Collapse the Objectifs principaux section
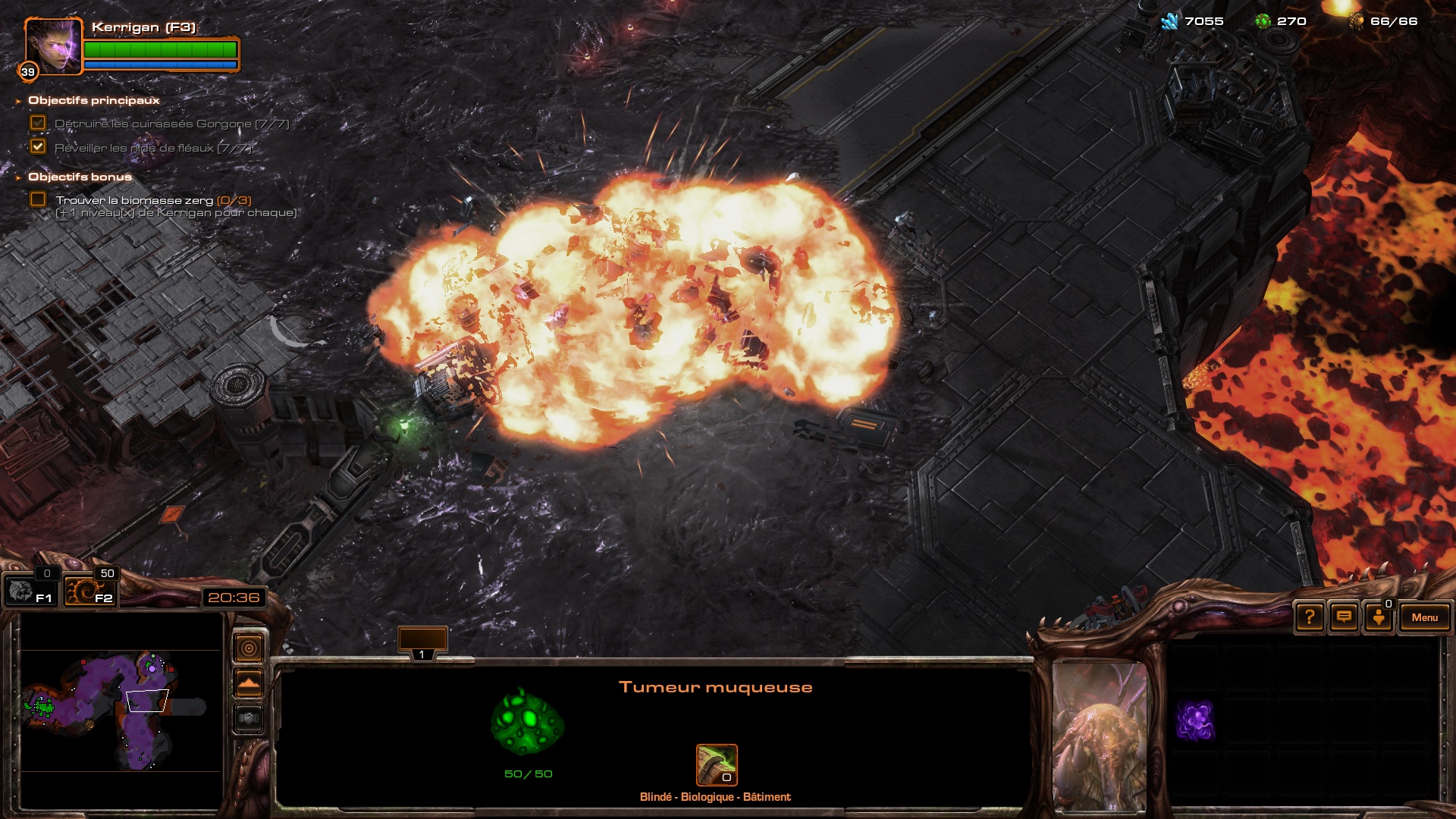This screenshot has height=819, width=1456. [18, 101]
